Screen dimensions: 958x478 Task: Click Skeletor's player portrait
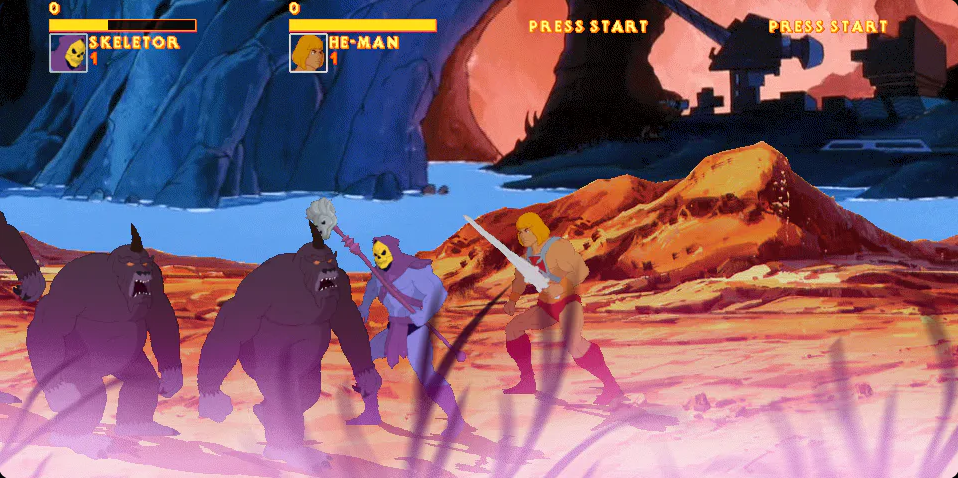(68, 53)
